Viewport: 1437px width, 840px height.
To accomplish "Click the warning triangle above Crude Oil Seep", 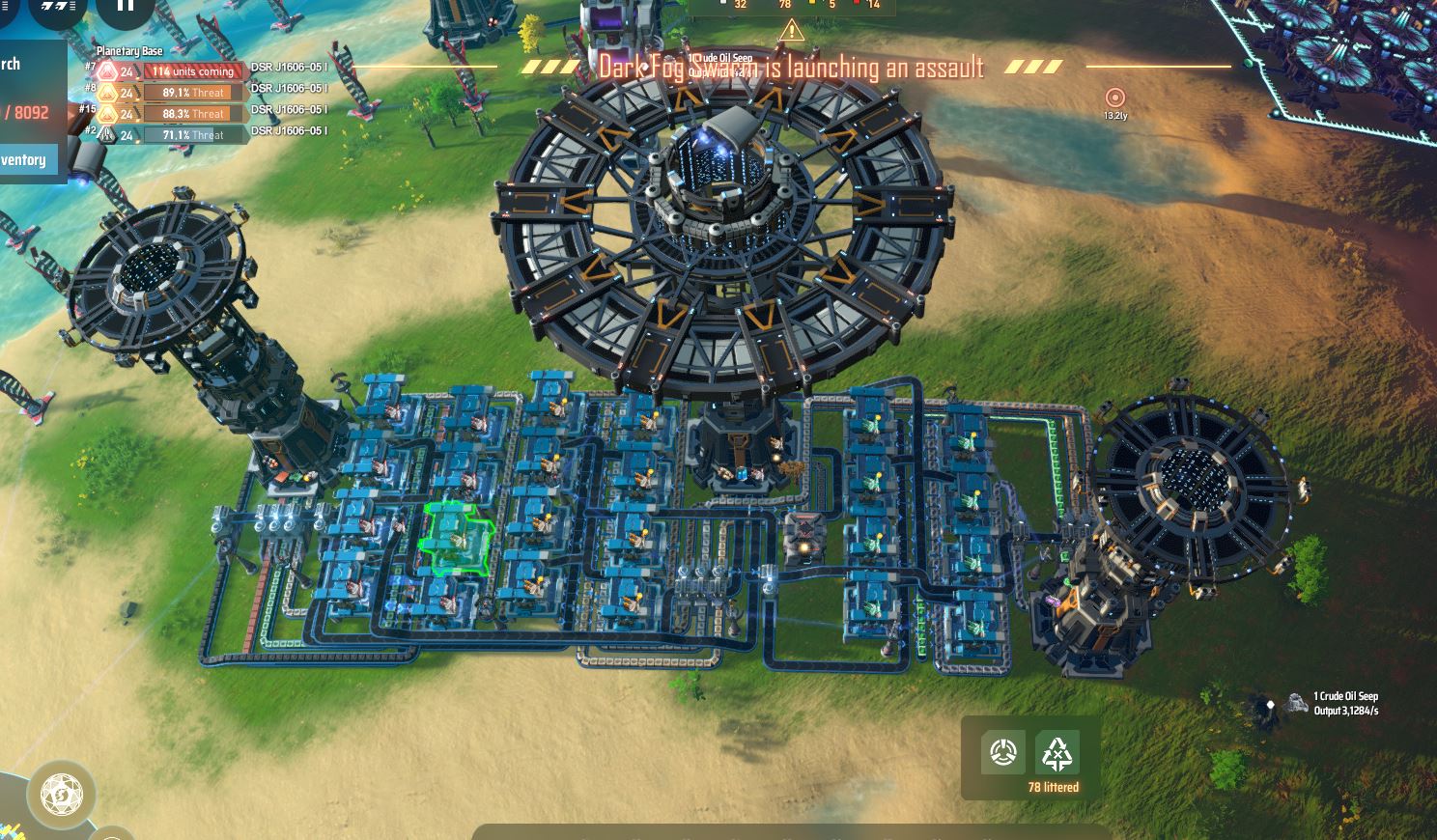I will point(792,30).
